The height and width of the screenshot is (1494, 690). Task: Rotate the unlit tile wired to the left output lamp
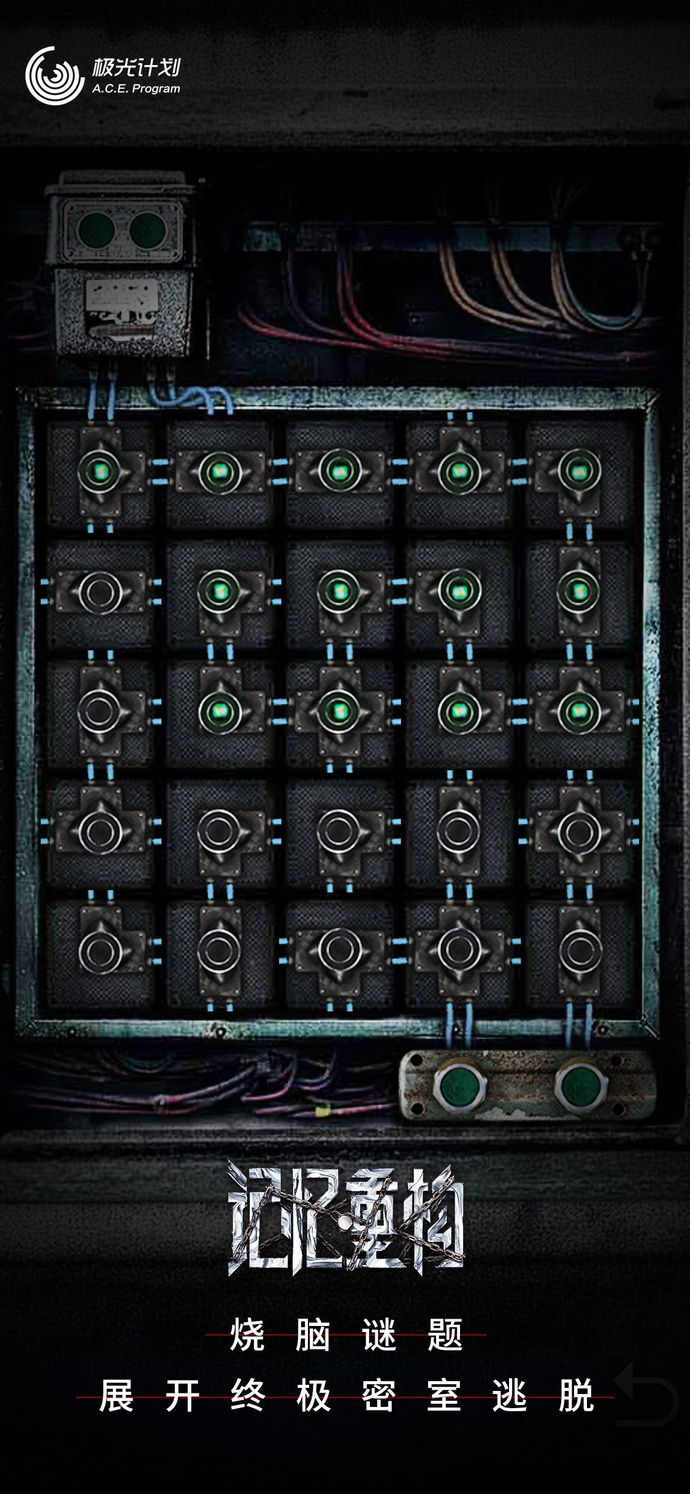tap(459, 948)
